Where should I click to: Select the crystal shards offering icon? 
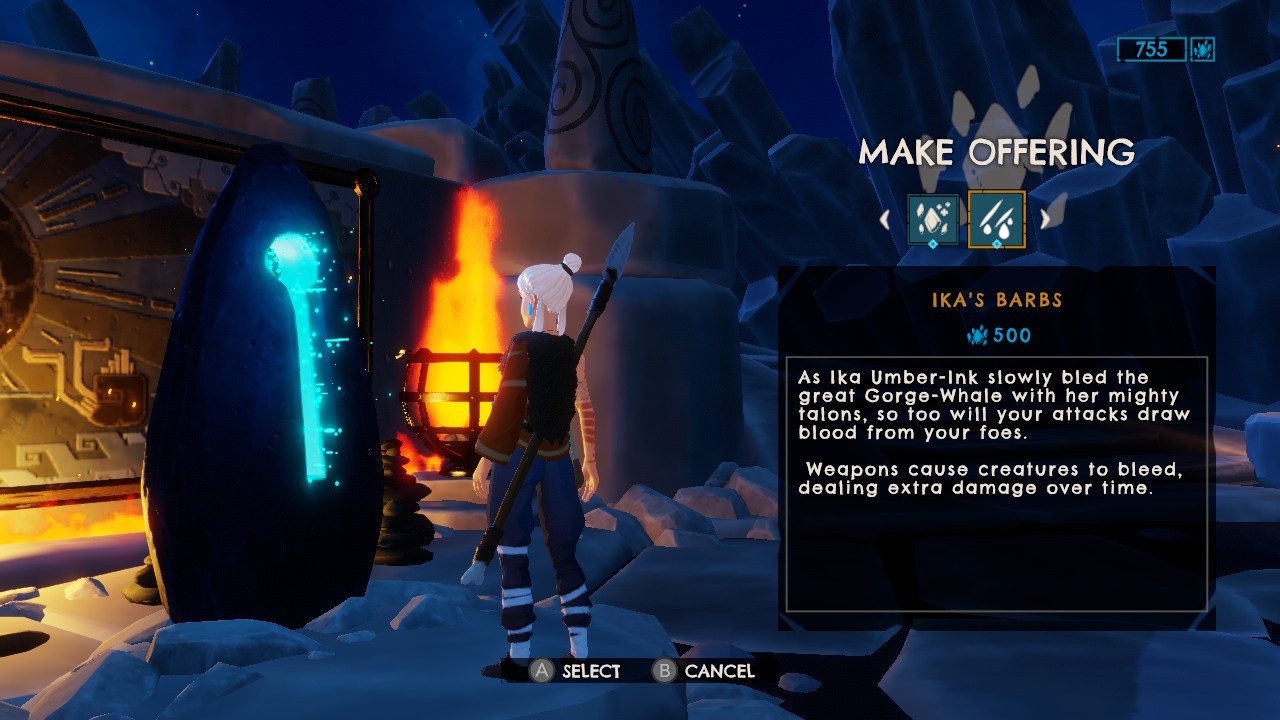tap(932, 218)
